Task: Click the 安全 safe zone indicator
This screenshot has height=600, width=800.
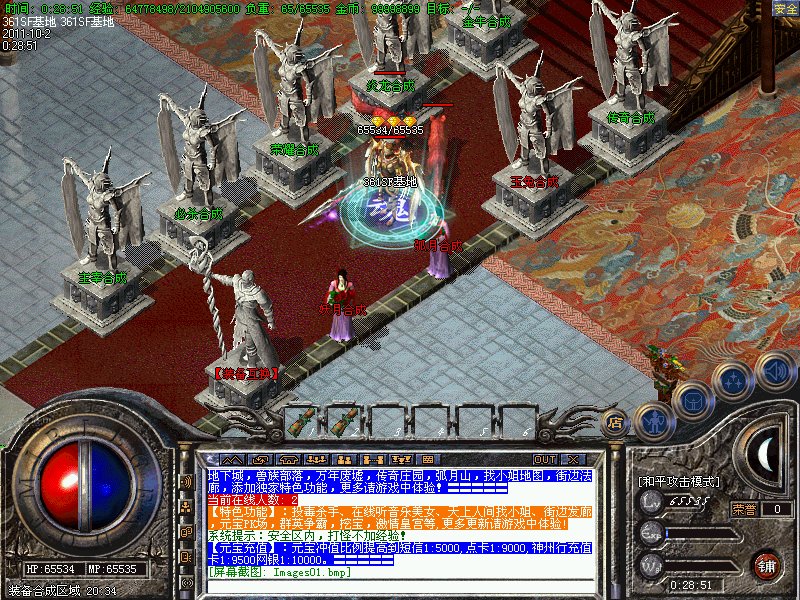Action: (x=785, y=9)
